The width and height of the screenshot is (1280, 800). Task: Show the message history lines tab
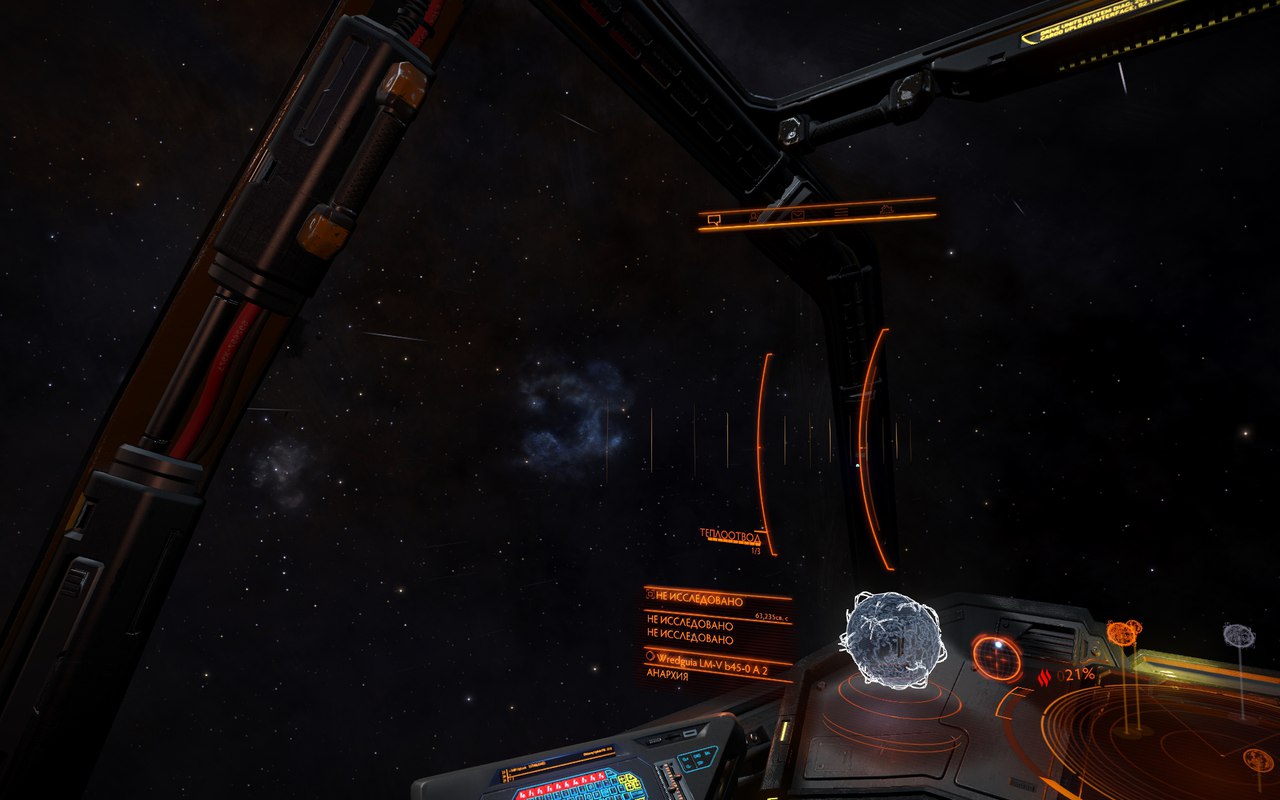pos(841,211)
